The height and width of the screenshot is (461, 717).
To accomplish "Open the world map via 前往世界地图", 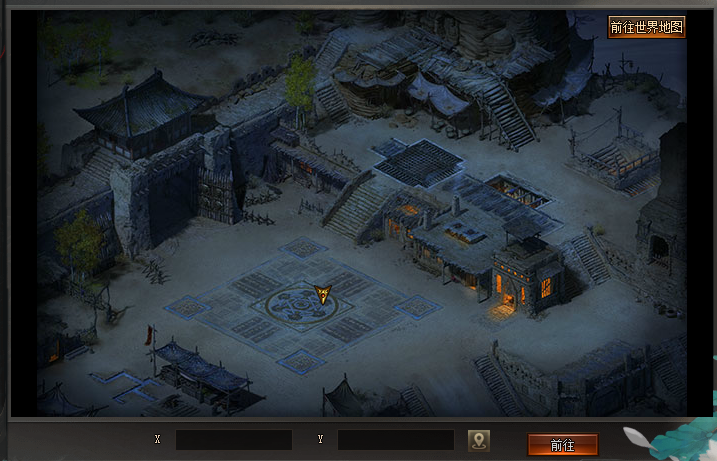I will 647,27.
